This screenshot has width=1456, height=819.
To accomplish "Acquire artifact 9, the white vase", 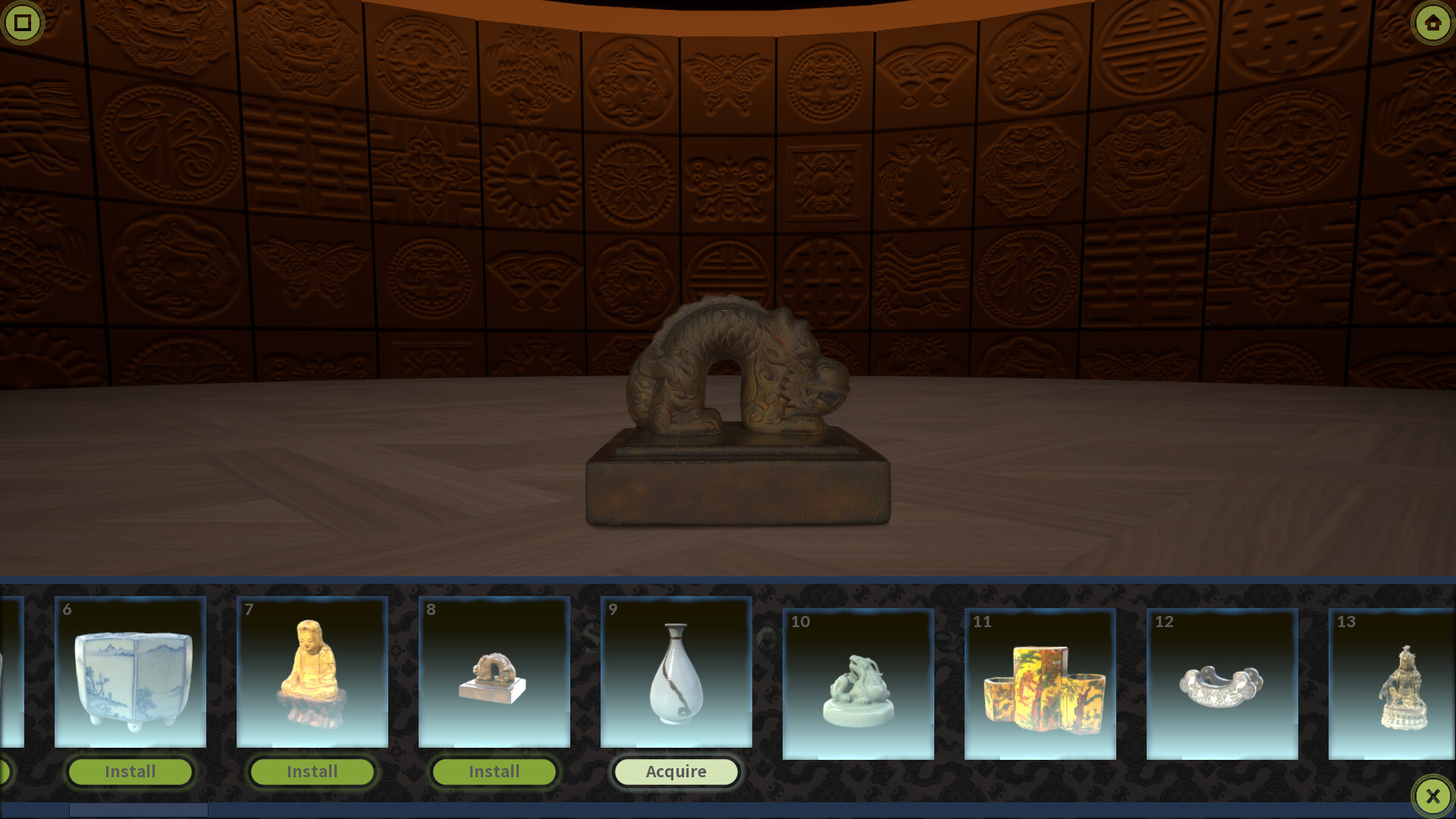I will (x=676, y=771).
